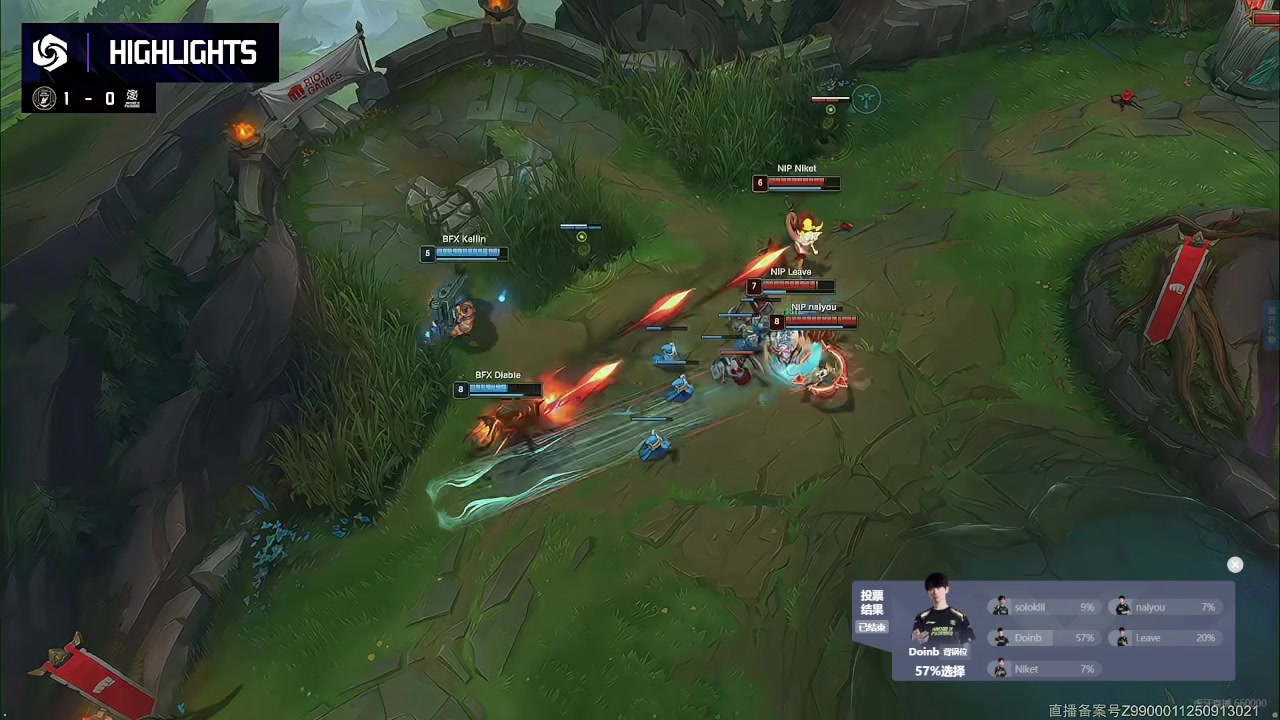Select the Leave vote row
The height and width of the screenshot is (720, 1280).
[1165, 638]
